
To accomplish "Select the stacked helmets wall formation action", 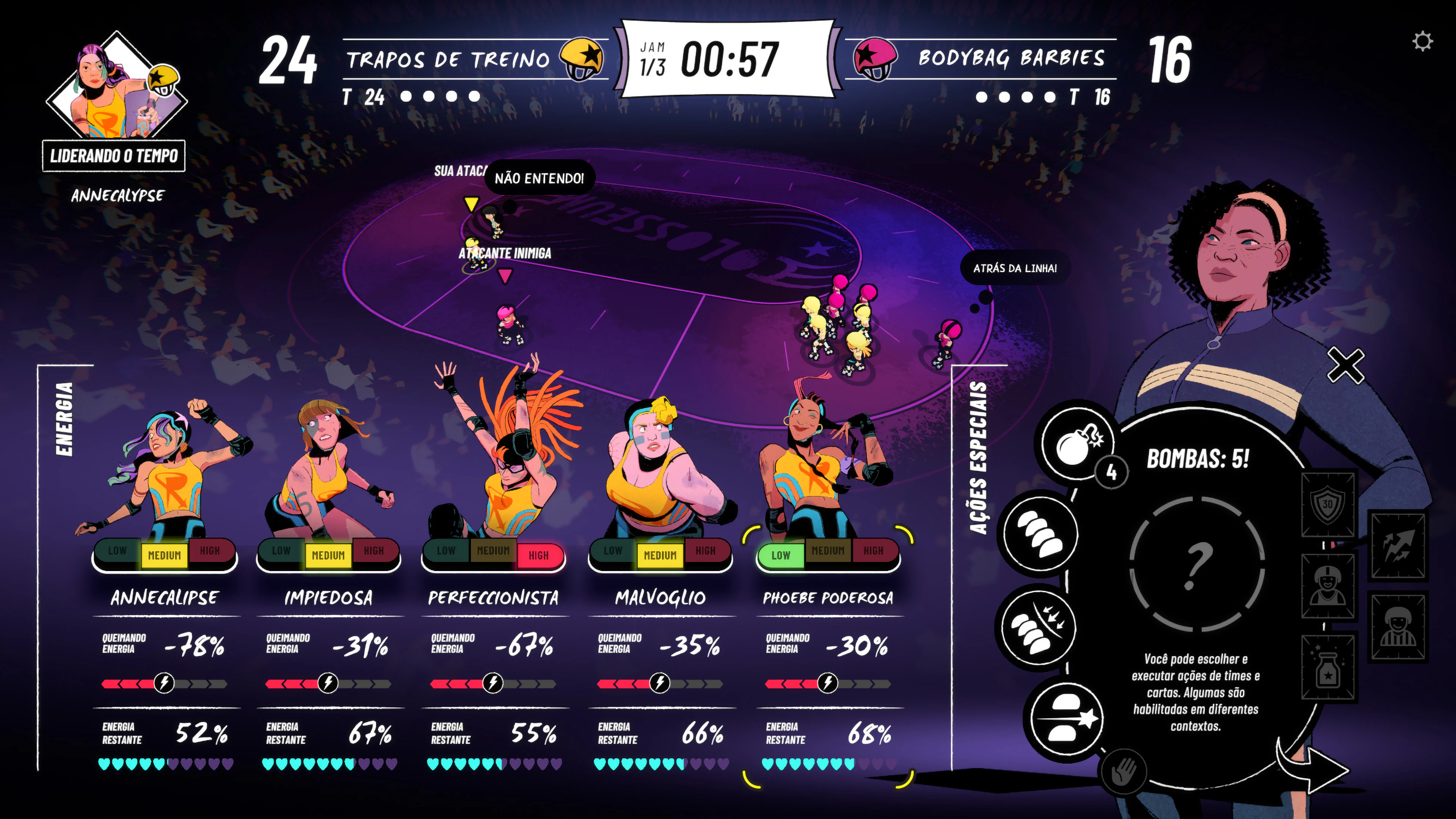I will (x=1040, y=533).
